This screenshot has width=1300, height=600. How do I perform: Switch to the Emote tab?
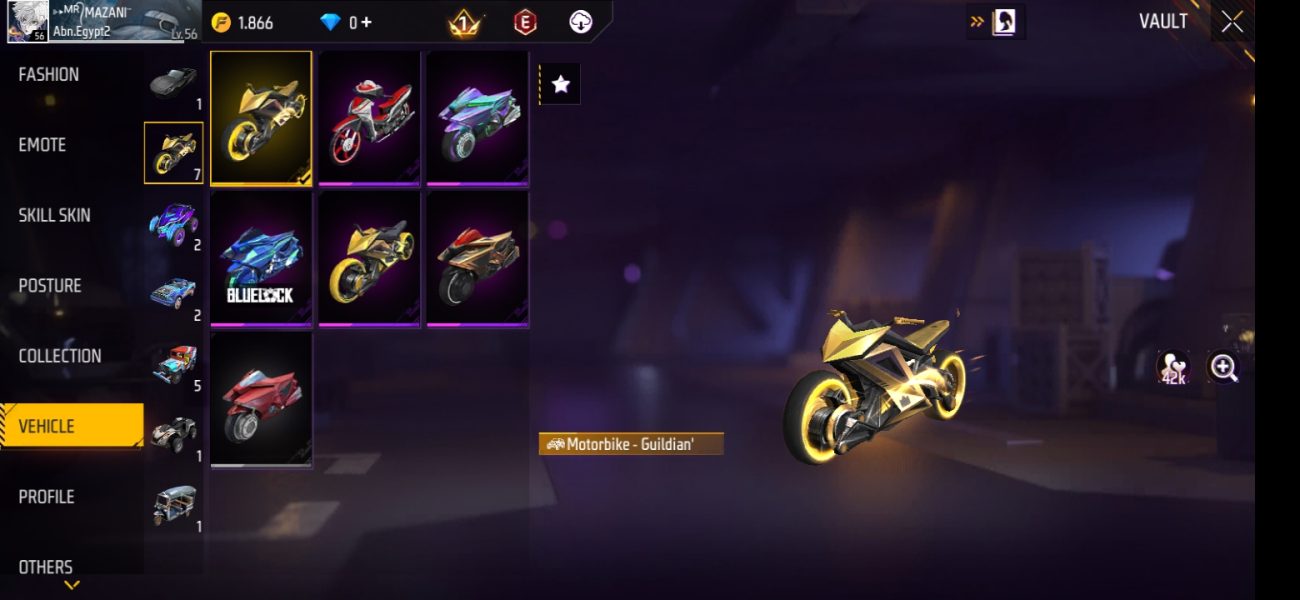click(42, 145)
